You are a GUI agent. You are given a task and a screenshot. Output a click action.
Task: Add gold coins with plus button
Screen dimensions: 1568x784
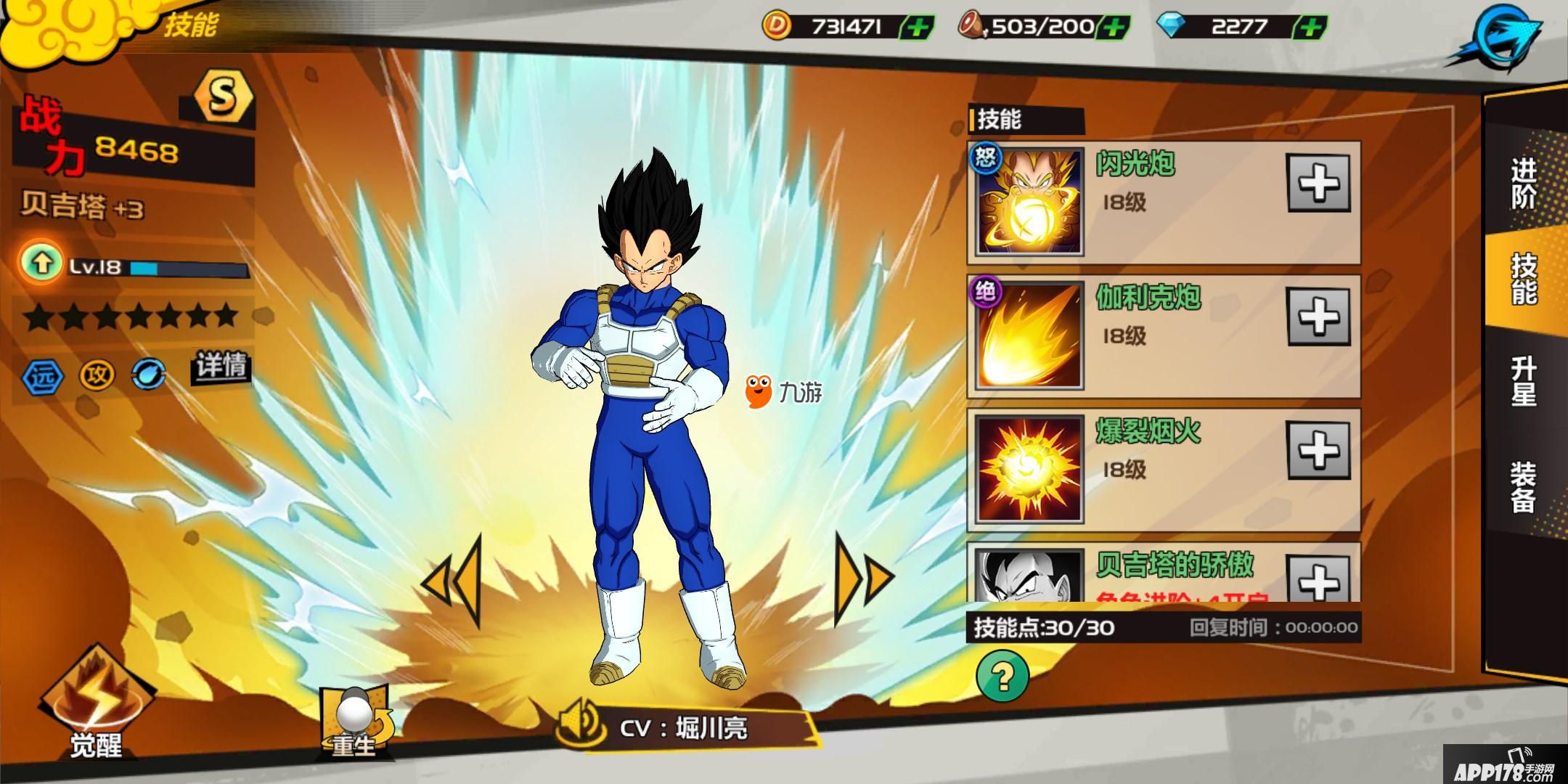click(916, 28)
